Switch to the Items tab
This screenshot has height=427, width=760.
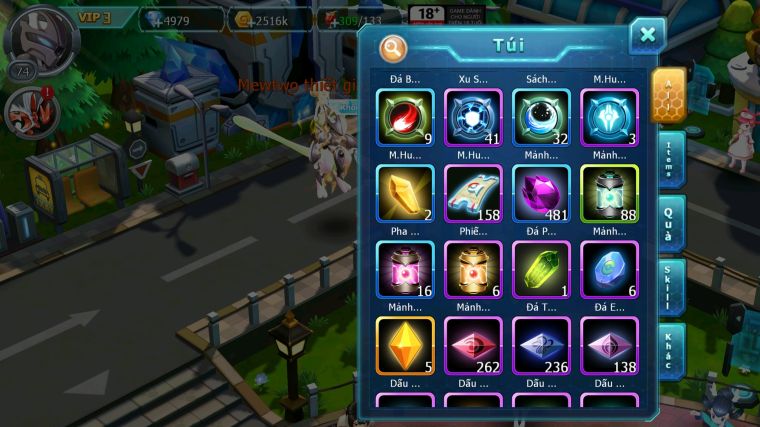(669, 158)
